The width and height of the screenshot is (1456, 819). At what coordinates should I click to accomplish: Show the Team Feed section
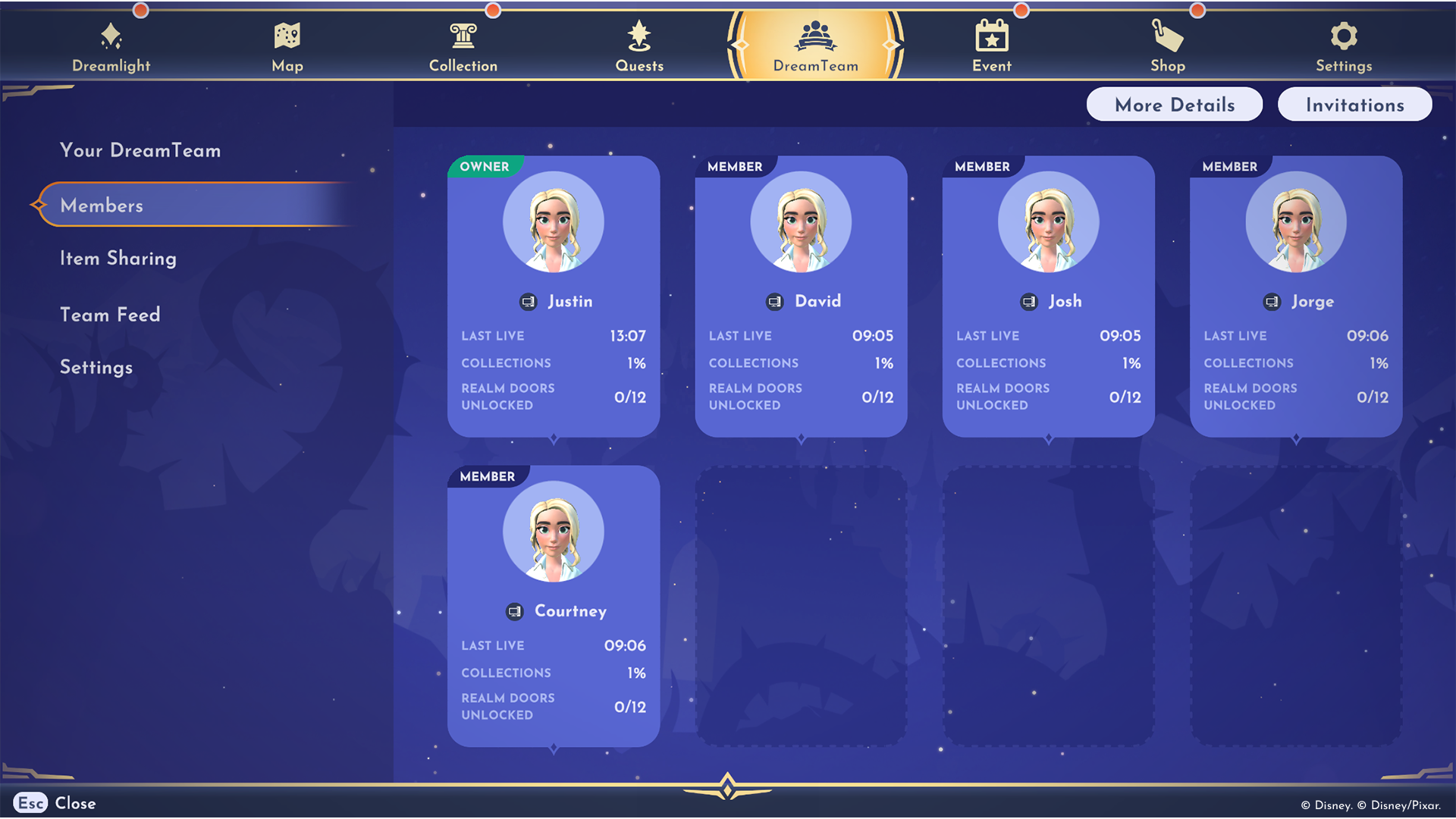110,315
